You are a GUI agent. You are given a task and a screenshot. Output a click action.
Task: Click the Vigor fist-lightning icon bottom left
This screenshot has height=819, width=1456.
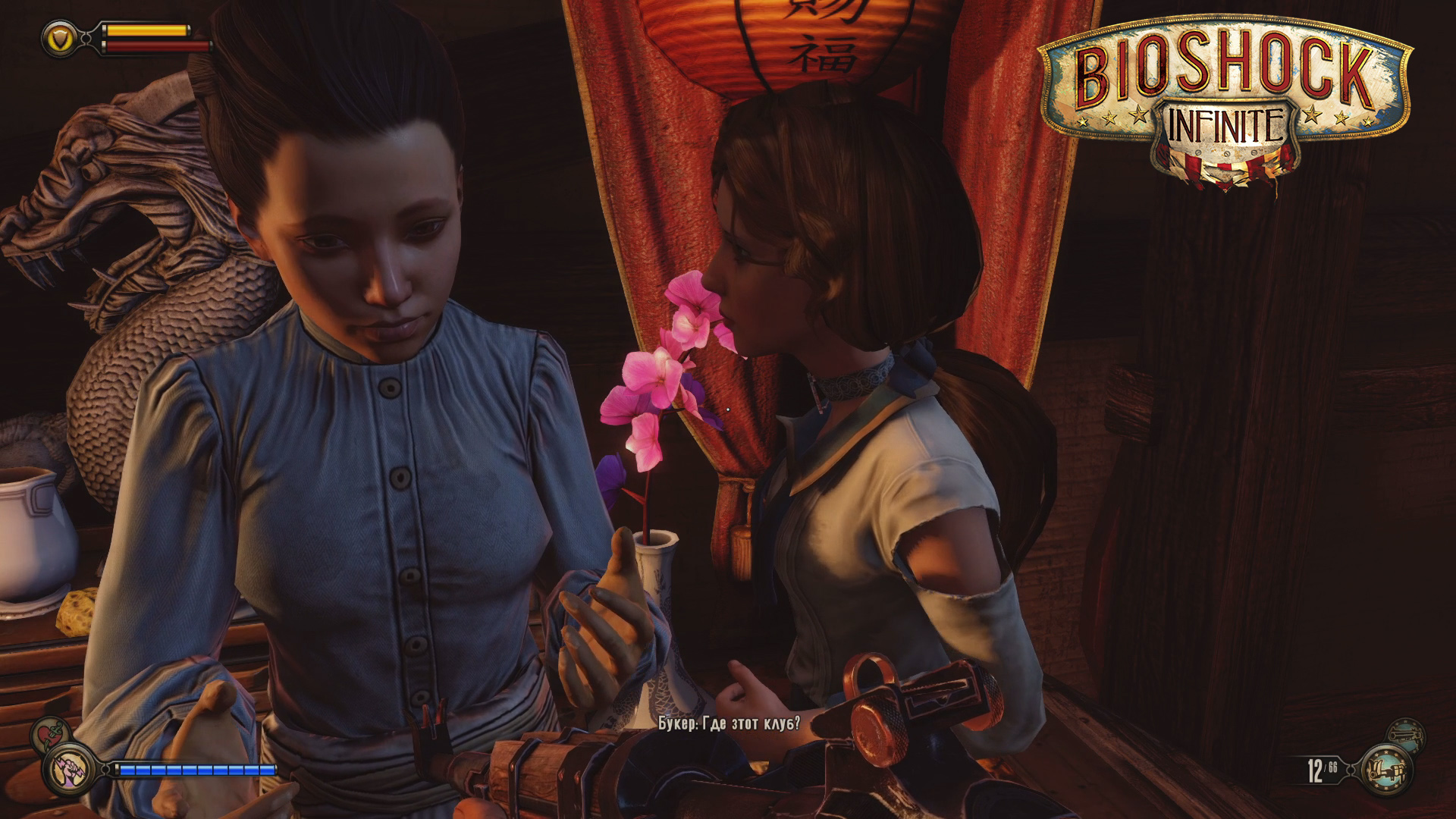[67, 770]
